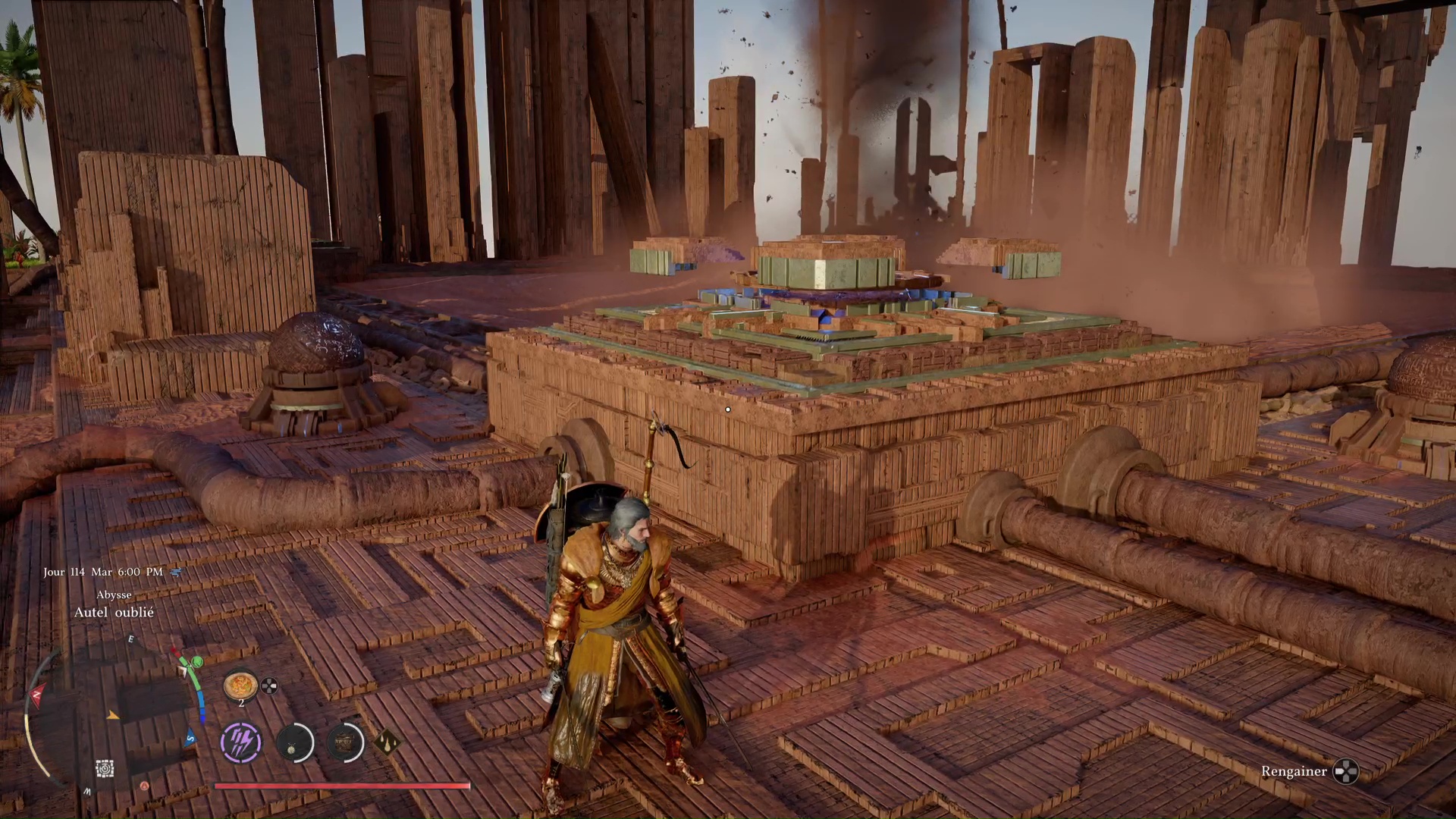Screen dimensions: 1456x819
Task: Use the pendant item slot
Action: pos(293,743)
